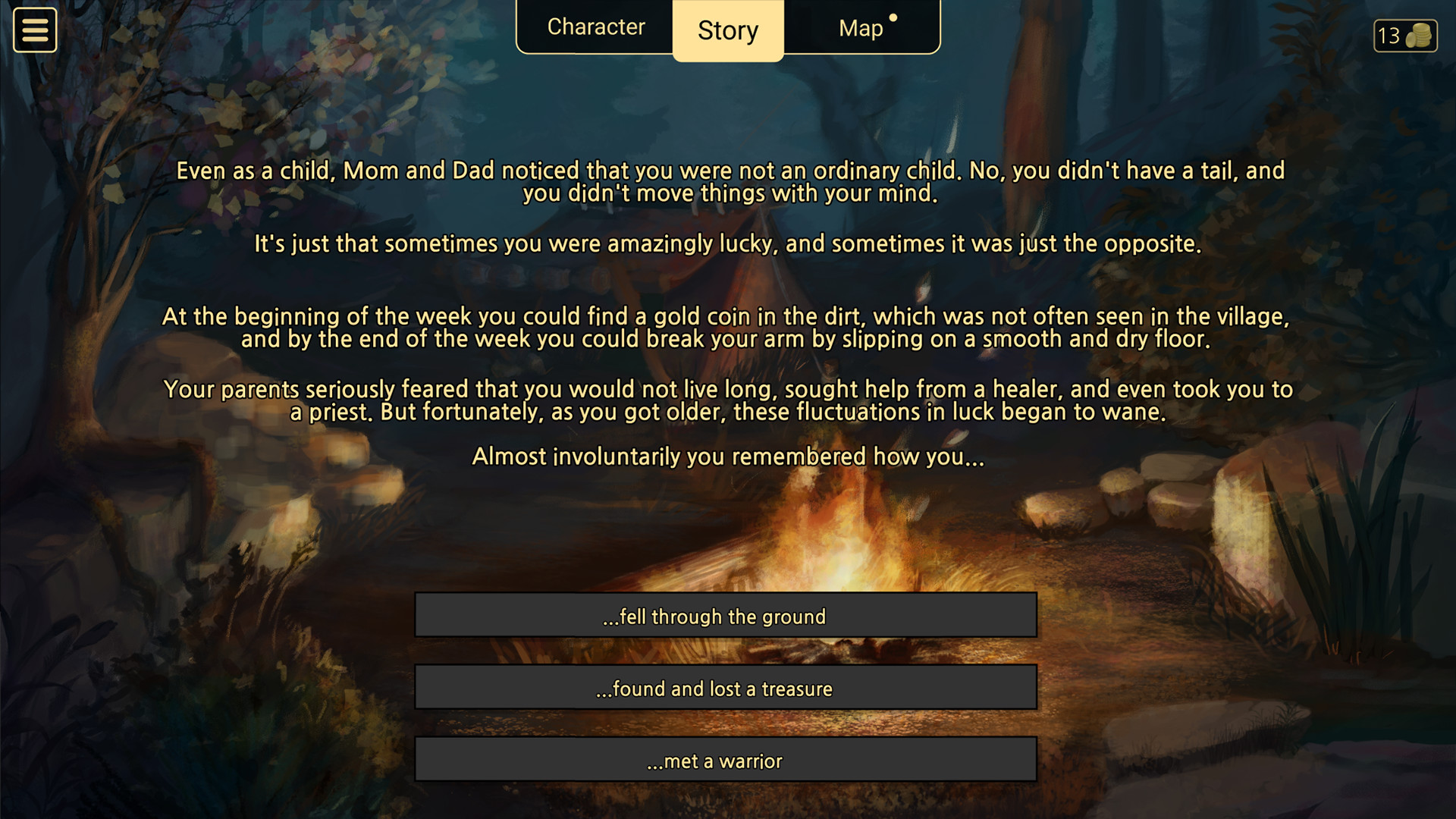Open Character stats from the top bar
Image resolution: width=1456 pixels, height=819 pixels.
(x=596, y=27)
